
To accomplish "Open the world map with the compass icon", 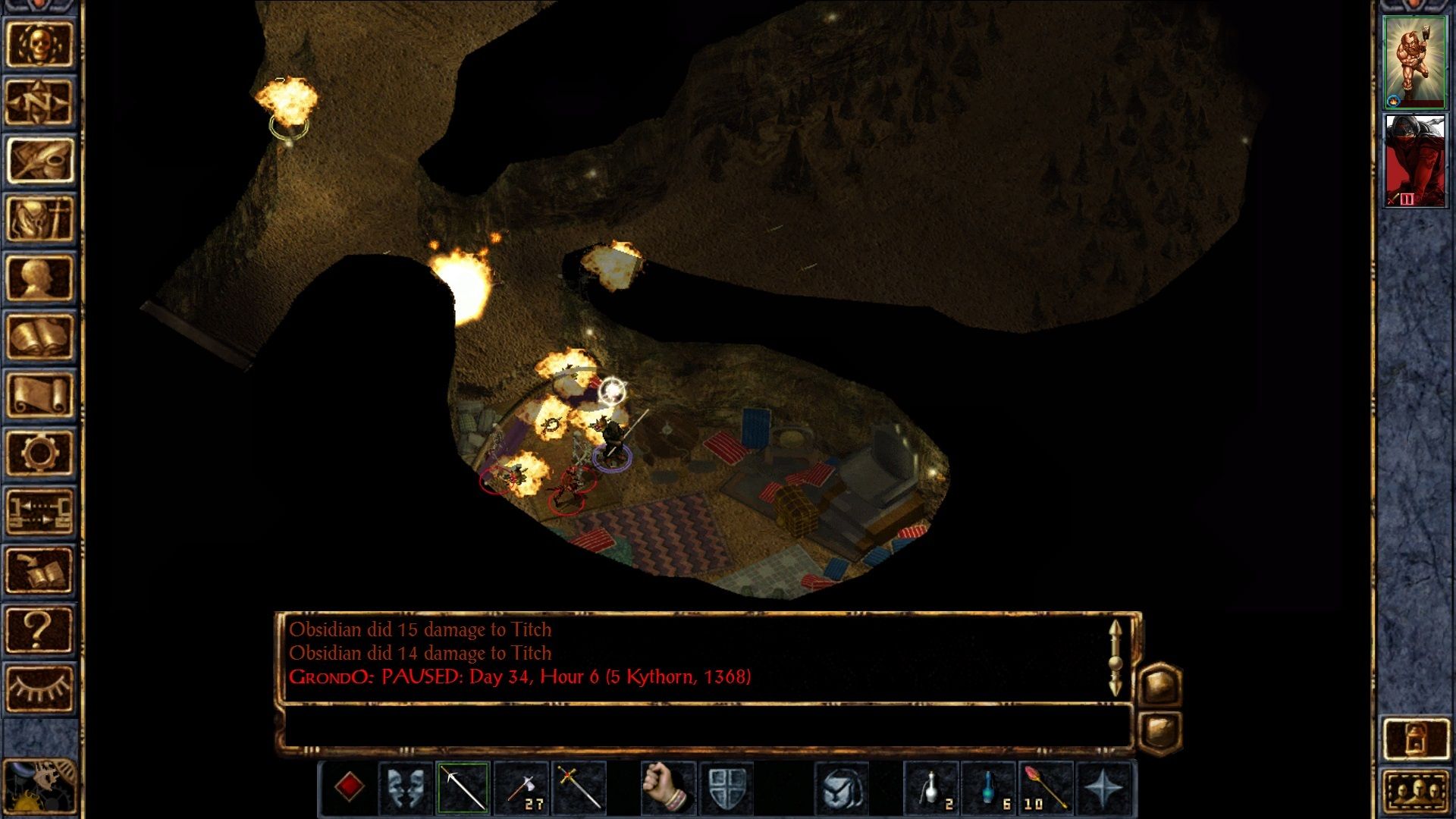I will pos(42,101).
